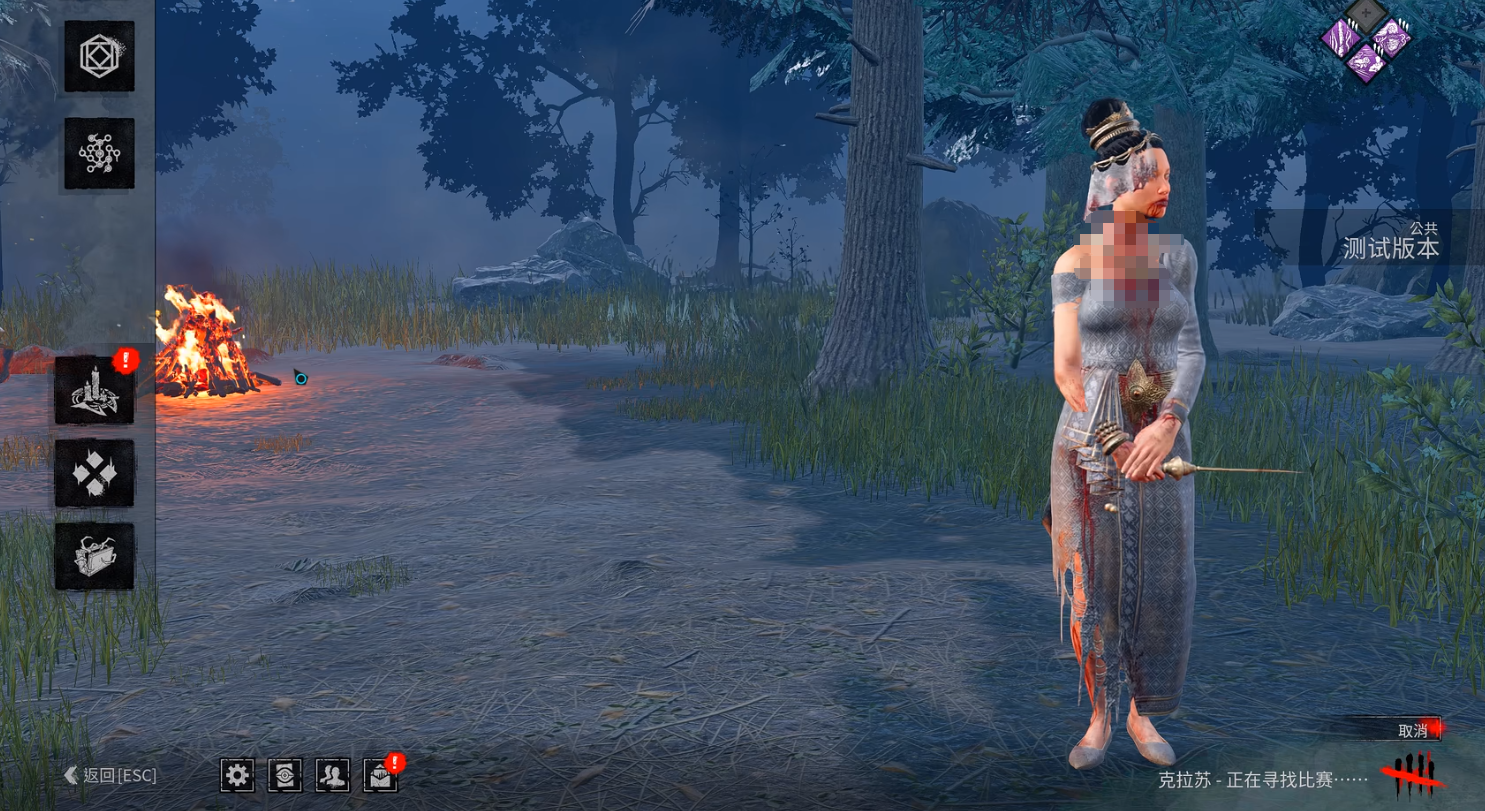Open the friends list icon
1485x811 pixels.
point(332,775)
